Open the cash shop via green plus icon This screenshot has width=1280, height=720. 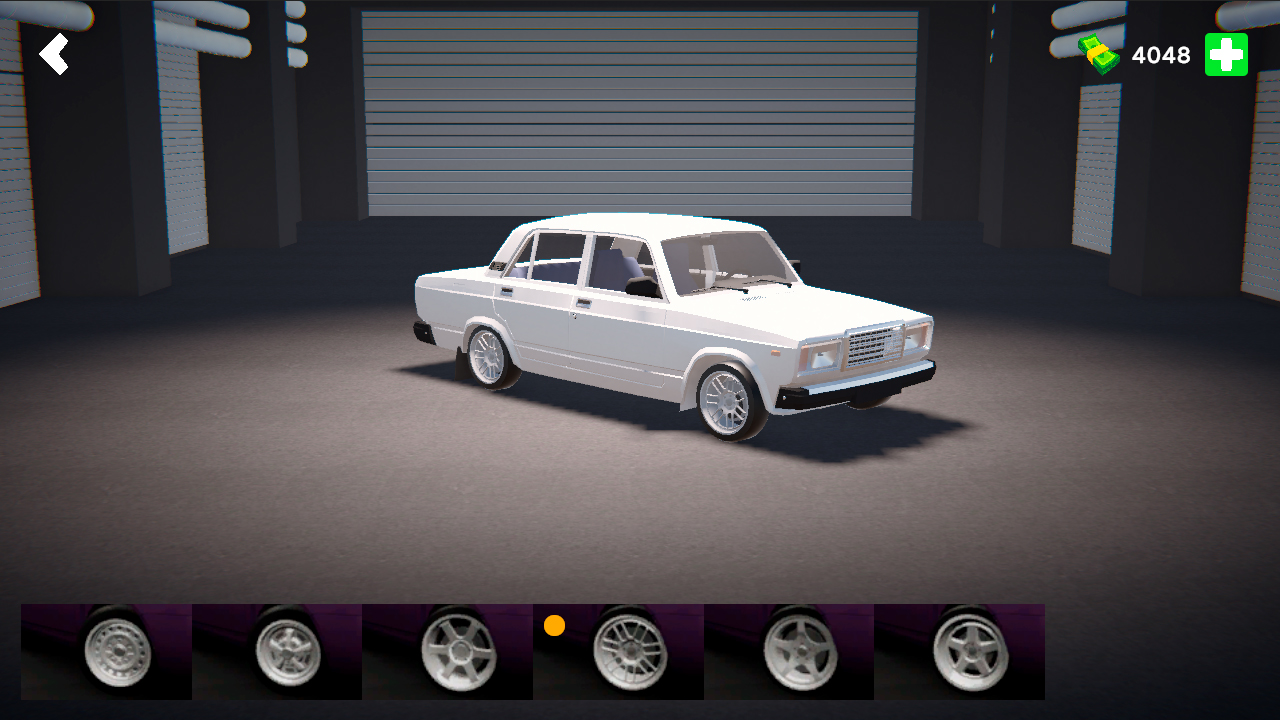point(1226,54)
